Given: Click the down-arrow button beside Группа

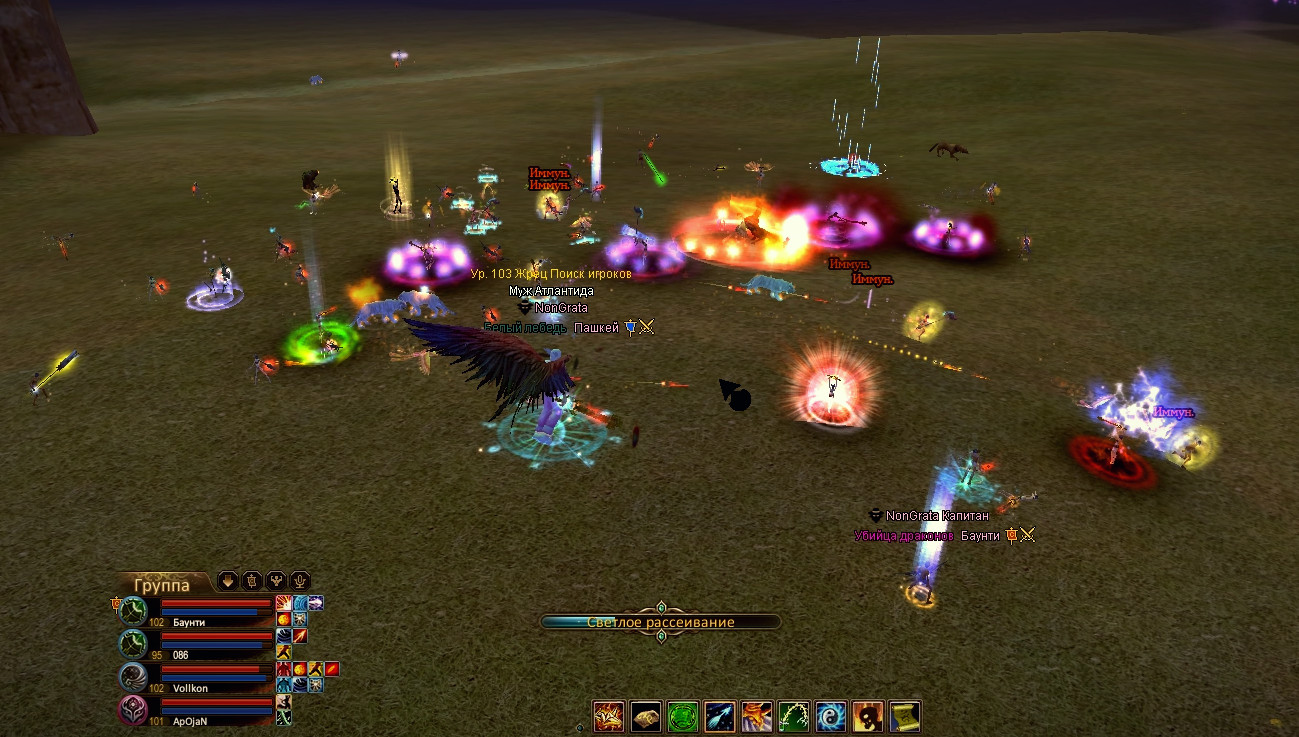Looking at the screenshot, I should 228,580.
